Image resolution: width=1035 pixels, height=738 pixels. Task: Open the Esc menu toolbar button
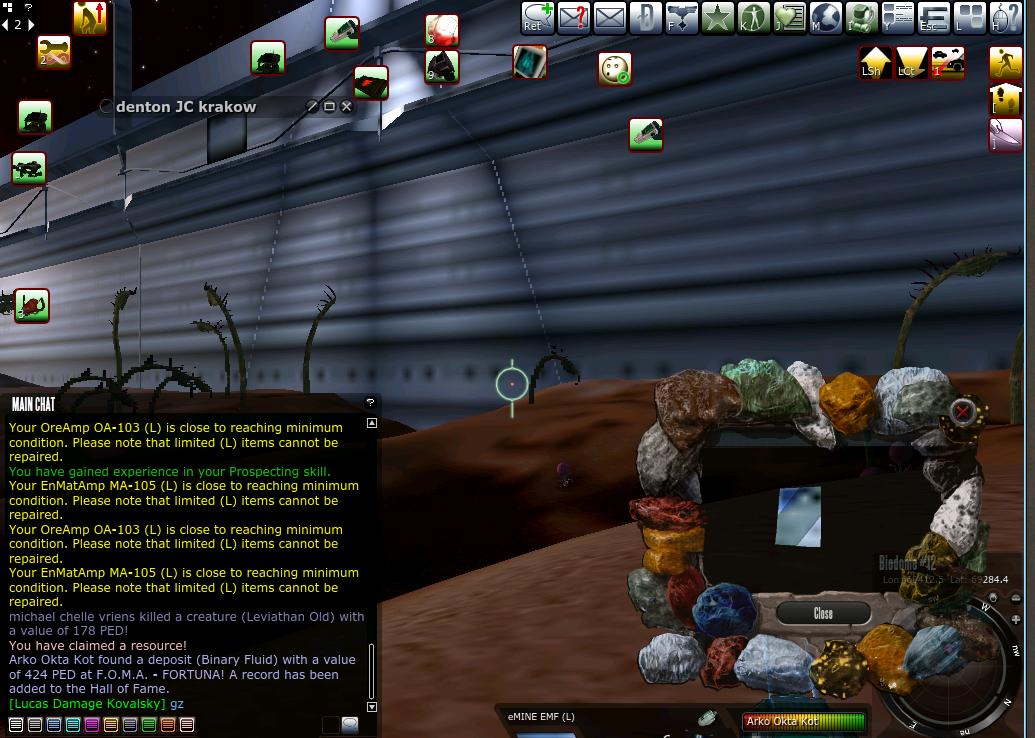tap(932, 18)
